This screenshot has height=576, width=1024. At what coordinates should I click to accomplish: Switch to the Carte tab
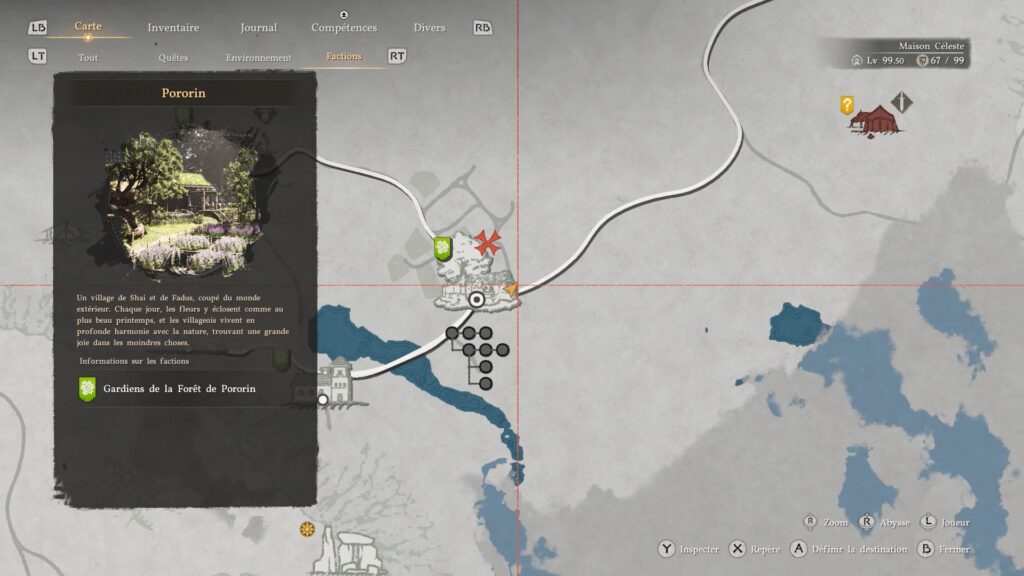(88, 27)
